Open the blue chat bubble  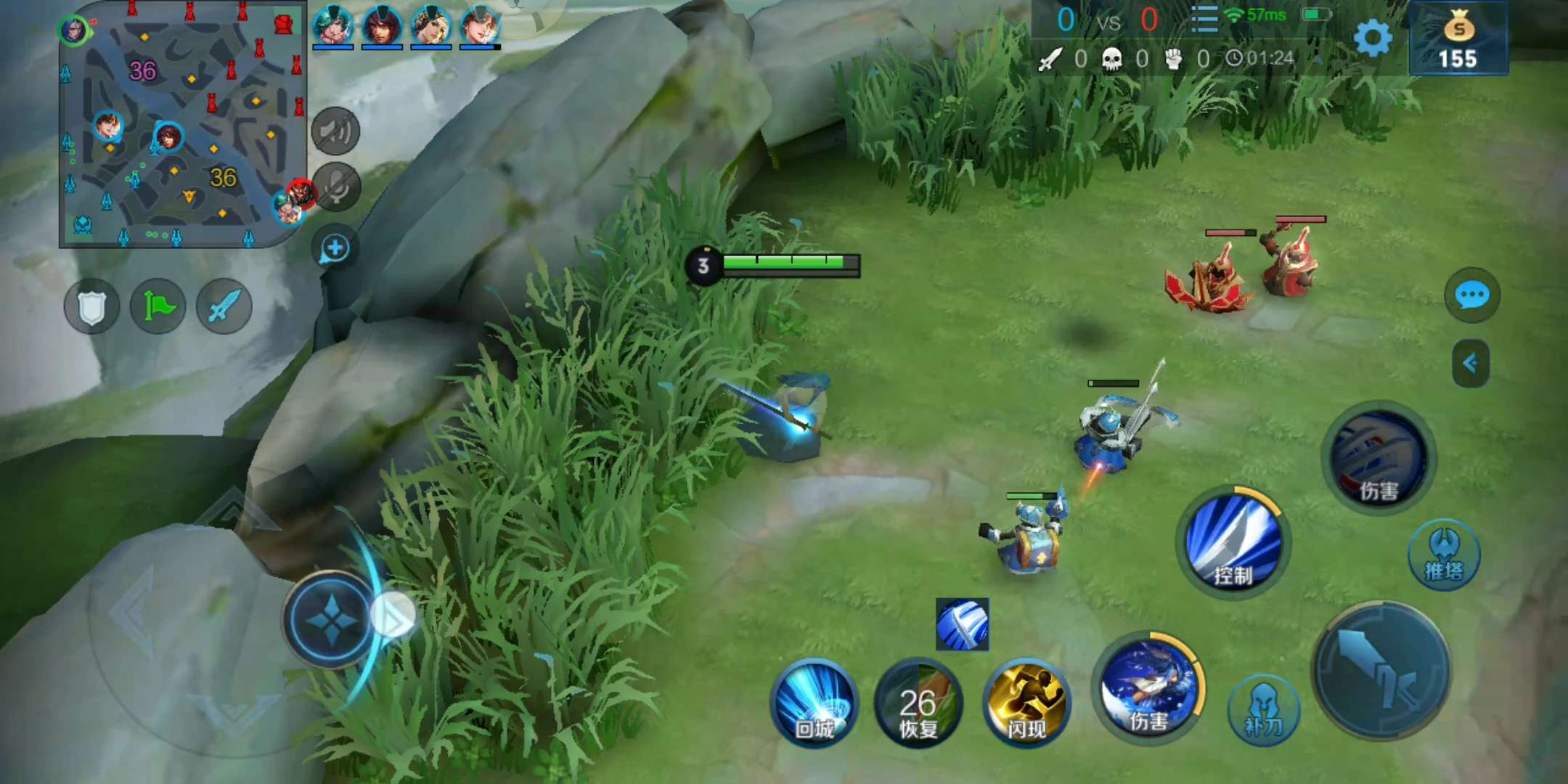pyautogui.click(x=1472, y=295)
